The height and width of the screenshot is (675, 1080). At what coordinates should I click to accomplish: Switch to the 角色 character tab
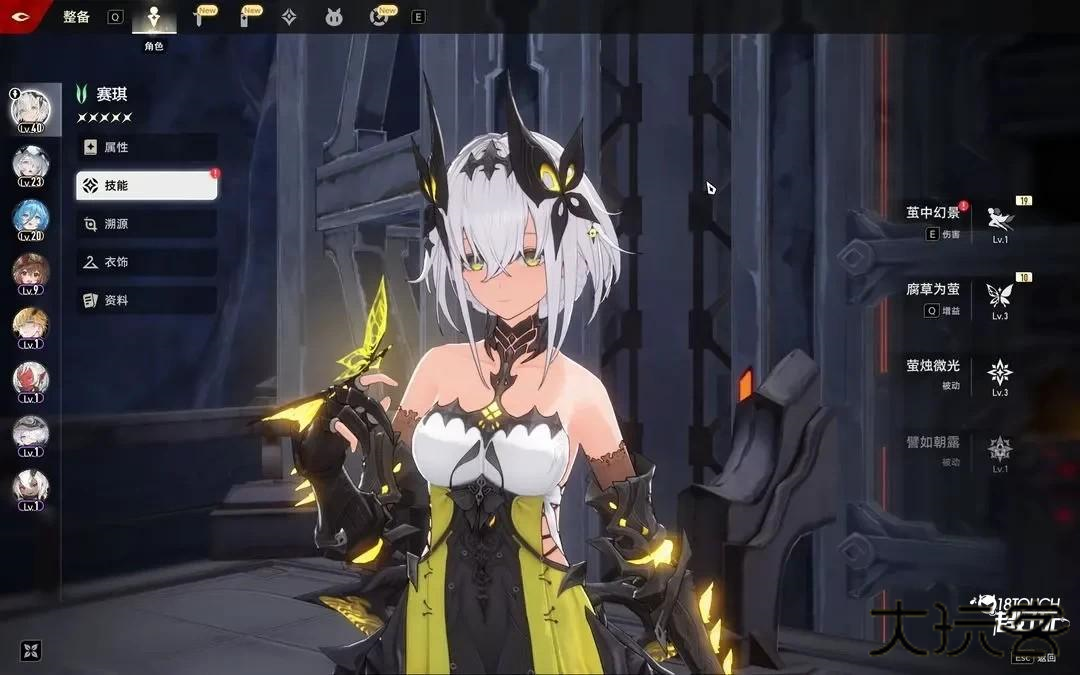(153, 18)
